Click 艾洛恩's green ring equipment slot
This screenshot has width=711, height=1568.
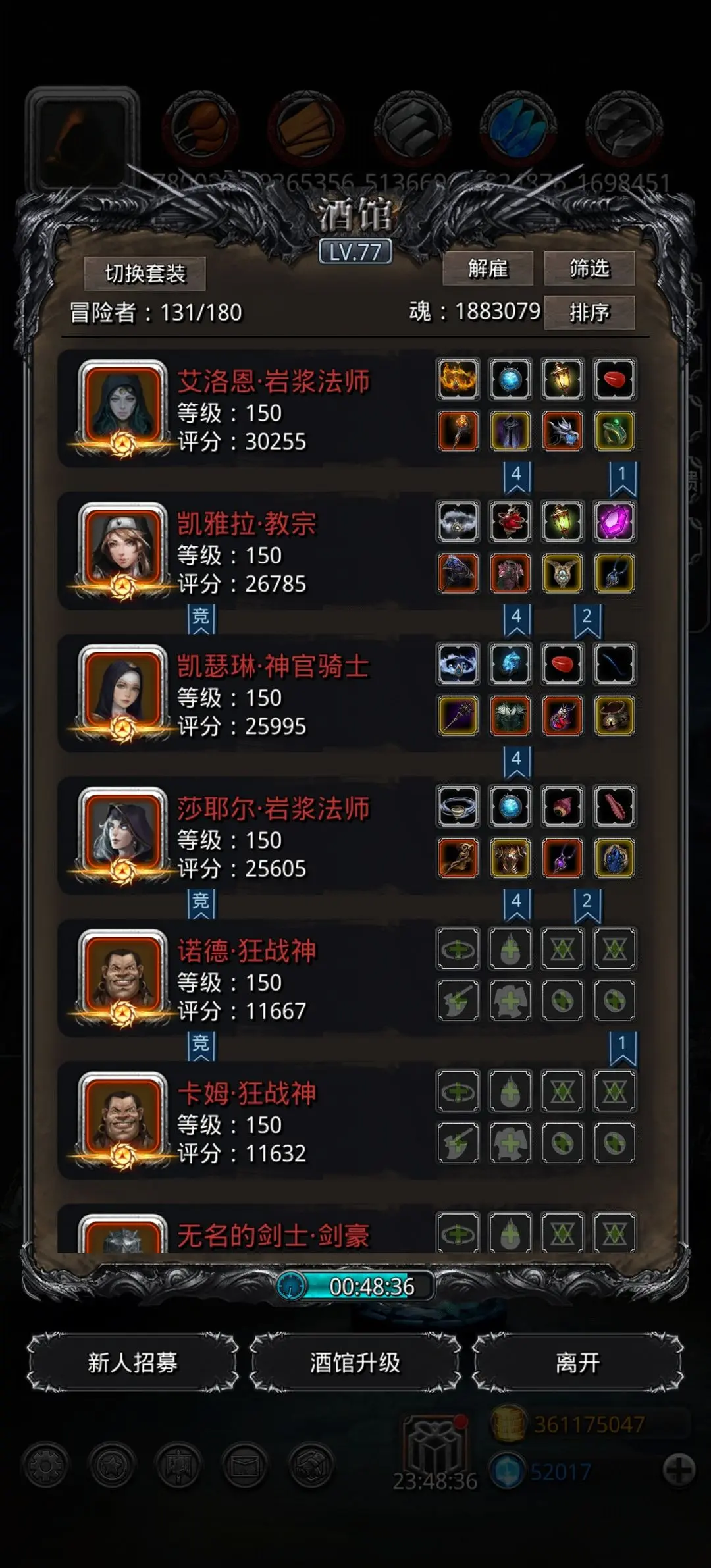click(614, 431)
